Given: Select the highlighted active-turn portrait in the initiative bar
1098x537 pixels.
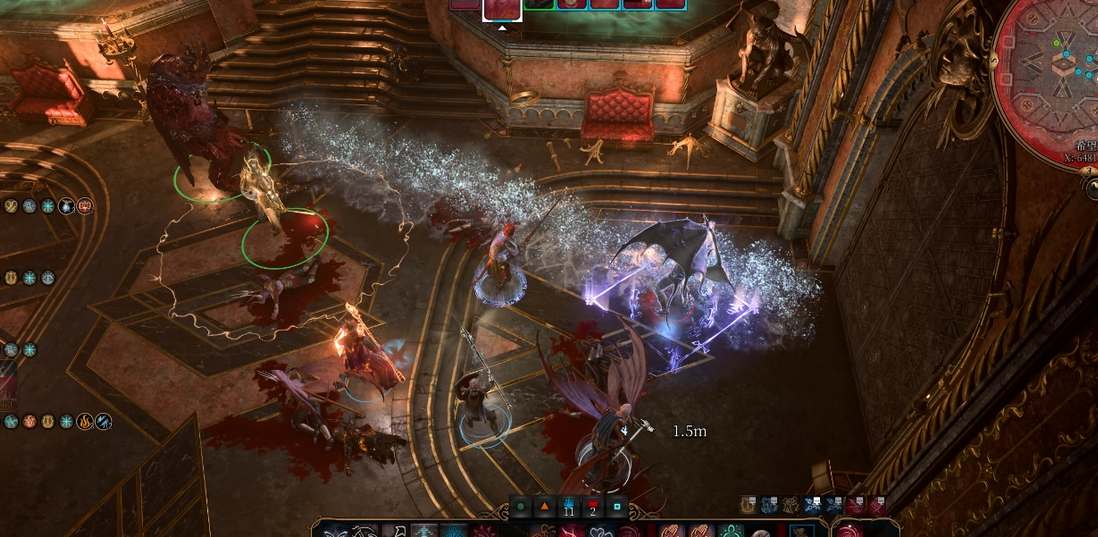Looking at the screenshot, I should 501,8.
